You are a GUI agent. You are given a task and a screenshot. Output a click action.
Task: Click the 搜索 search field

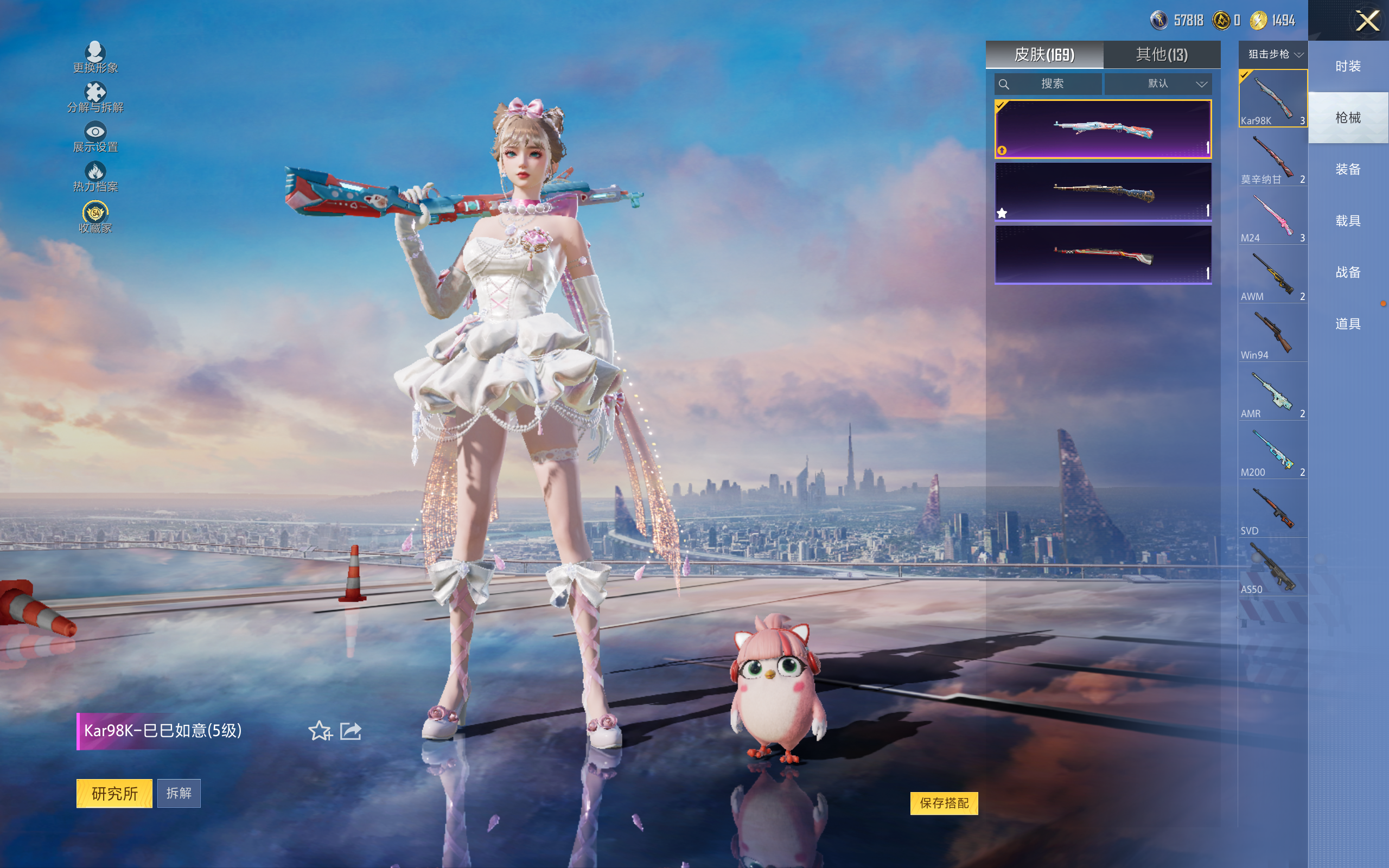pos(1048,84)
